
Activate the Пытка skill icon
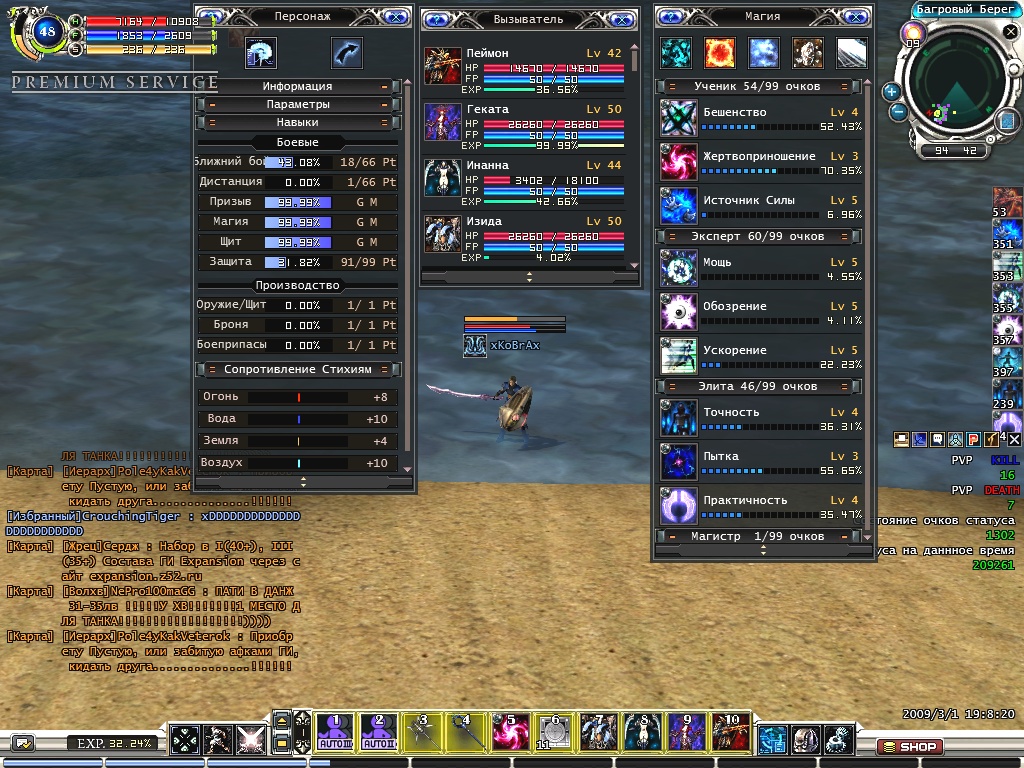point(679,462)
